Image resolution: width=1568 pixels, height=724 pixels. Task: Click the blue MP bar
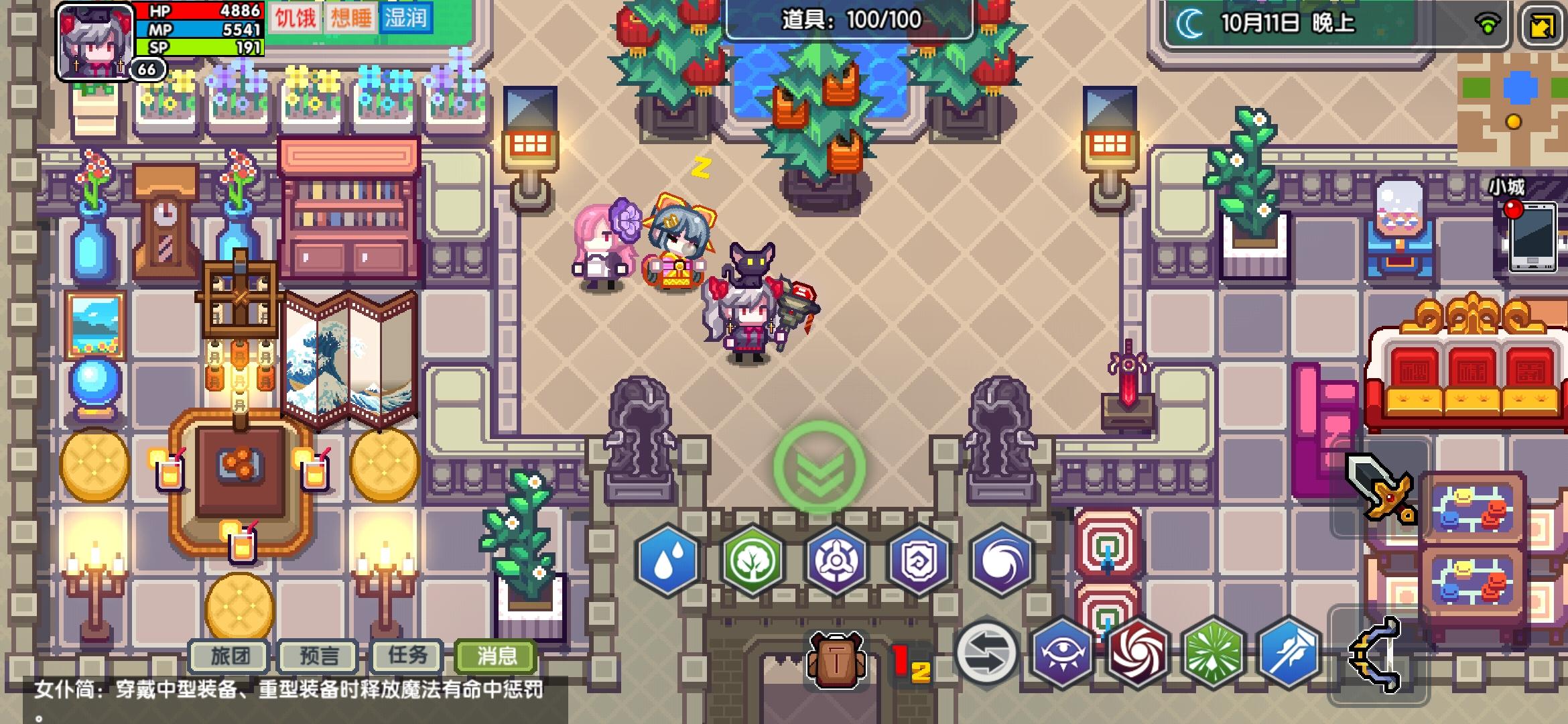click(x=201, y=29)
